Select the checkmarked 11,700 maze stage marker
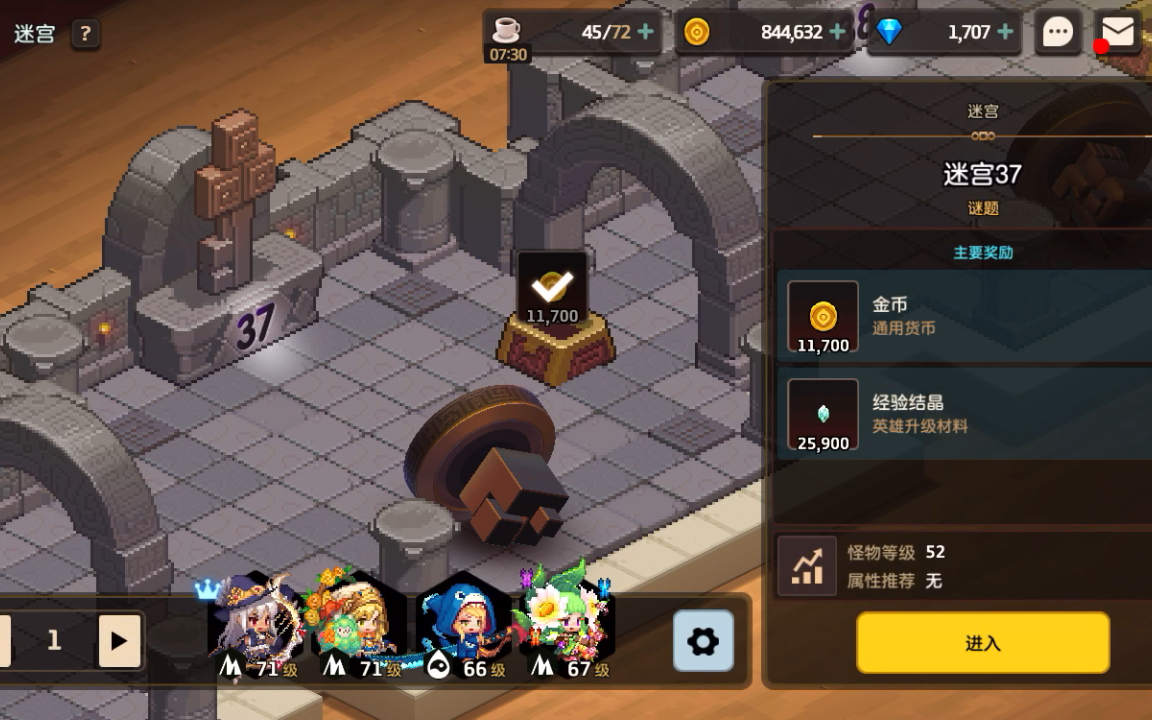 pyautogui.click(x=553, y=290)
